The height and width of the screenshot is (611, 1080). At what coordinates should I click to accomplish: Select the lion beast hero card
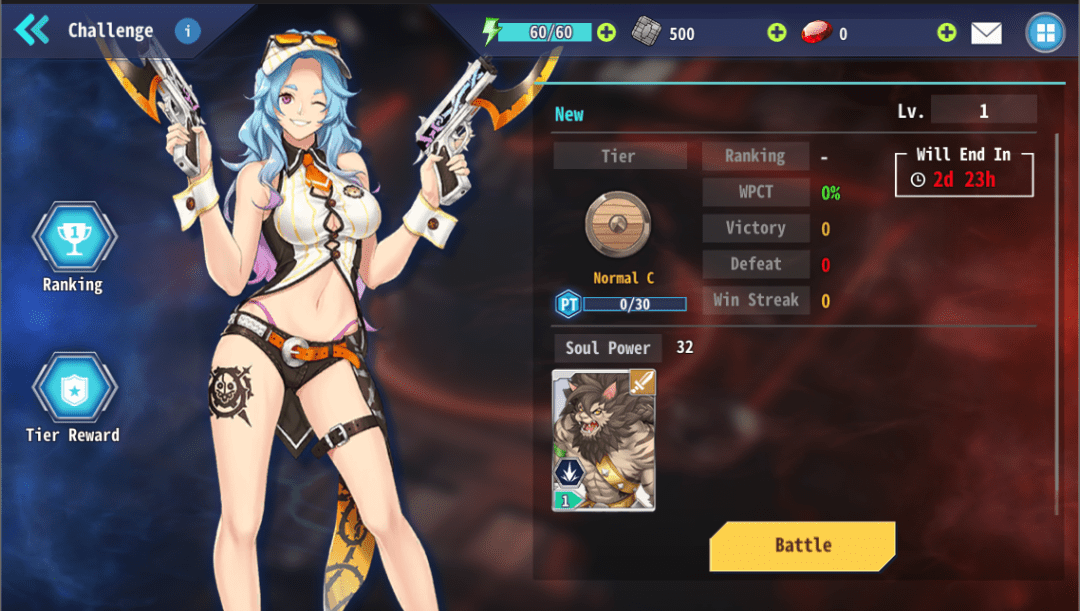tap(603, 440)
